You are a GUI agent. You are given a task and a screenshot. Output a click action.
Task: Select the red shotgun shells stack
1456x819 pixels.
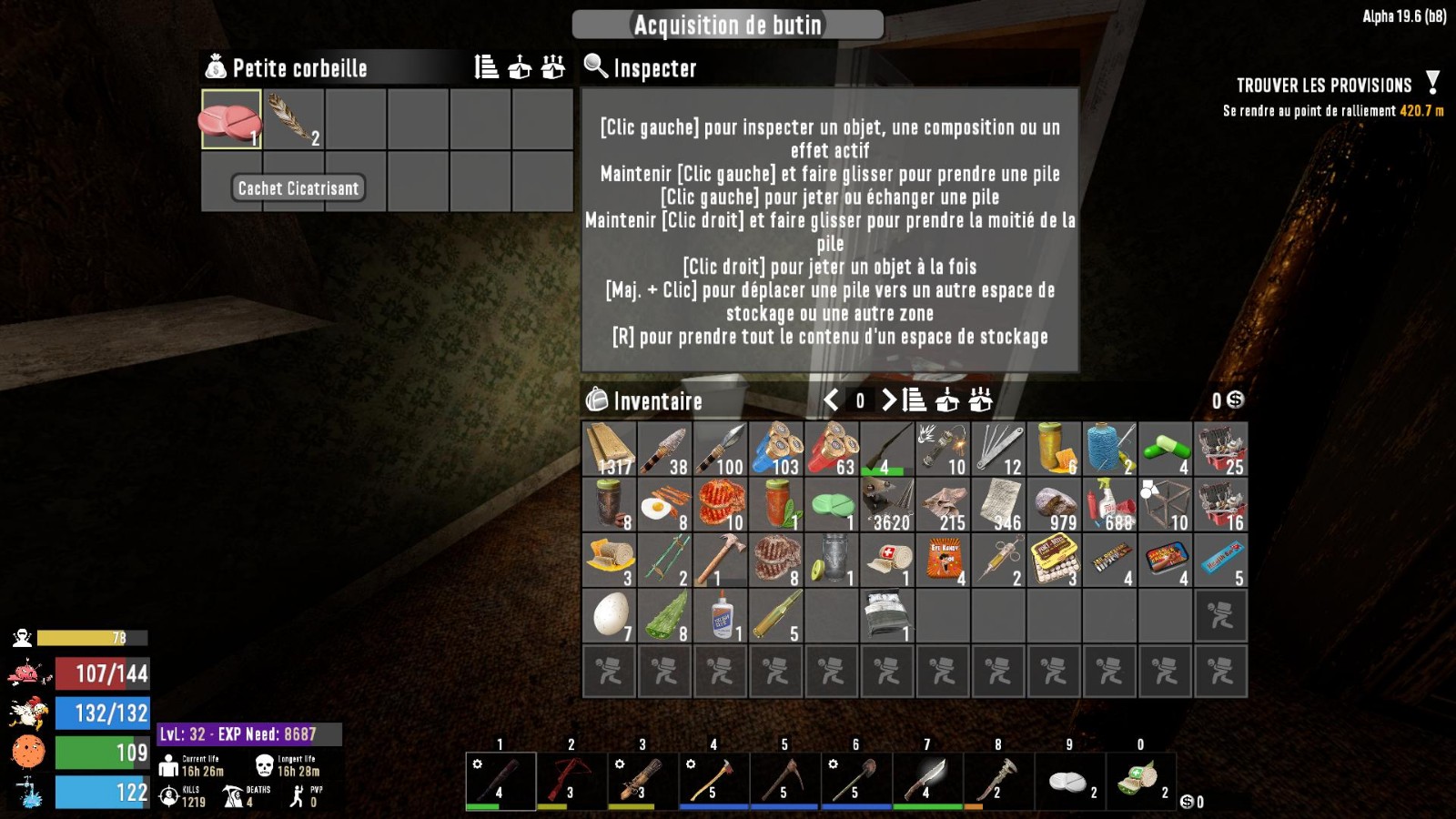tap(831, 449)
